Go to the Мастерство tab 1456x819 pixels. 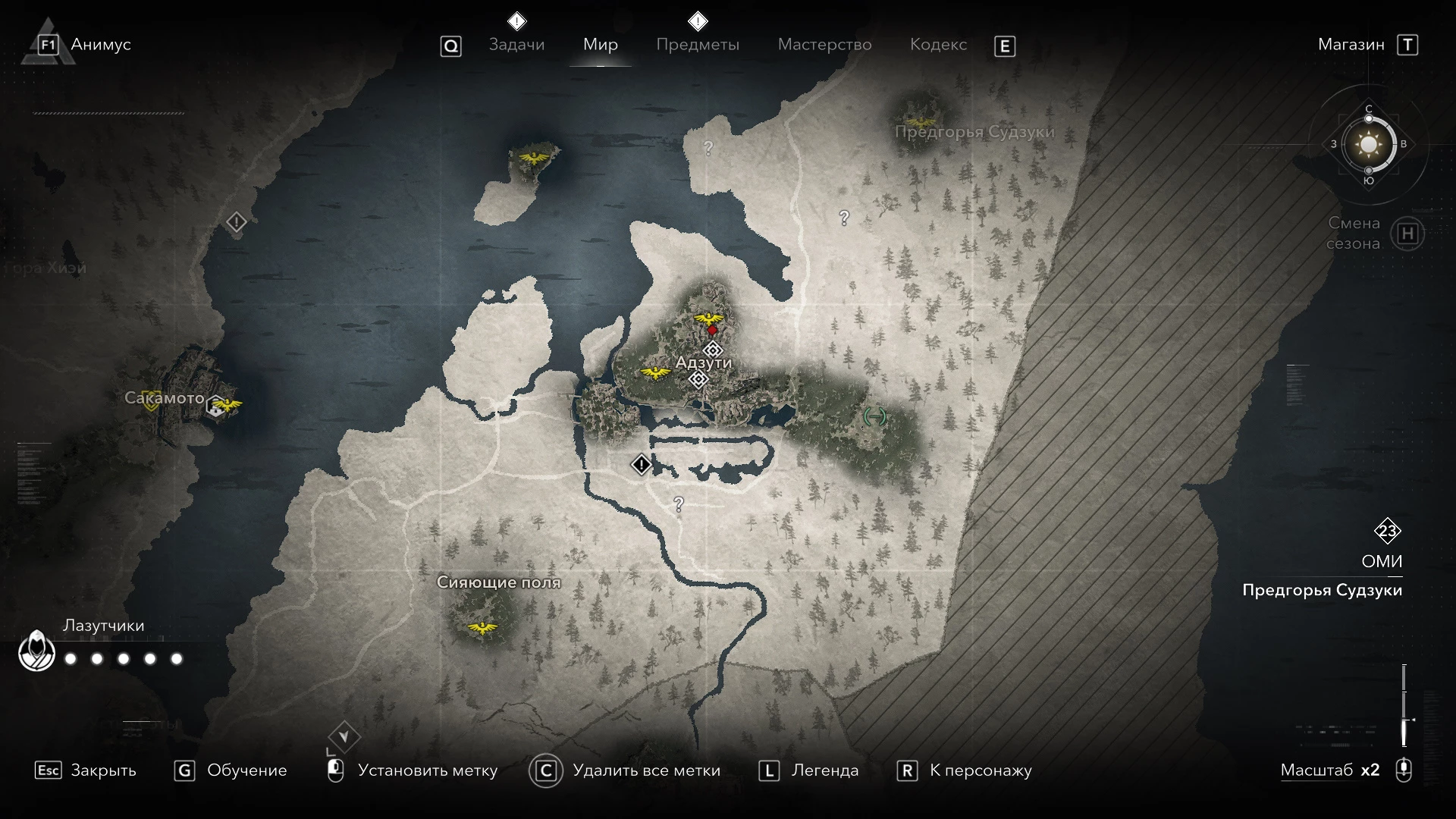click(824, 45)
